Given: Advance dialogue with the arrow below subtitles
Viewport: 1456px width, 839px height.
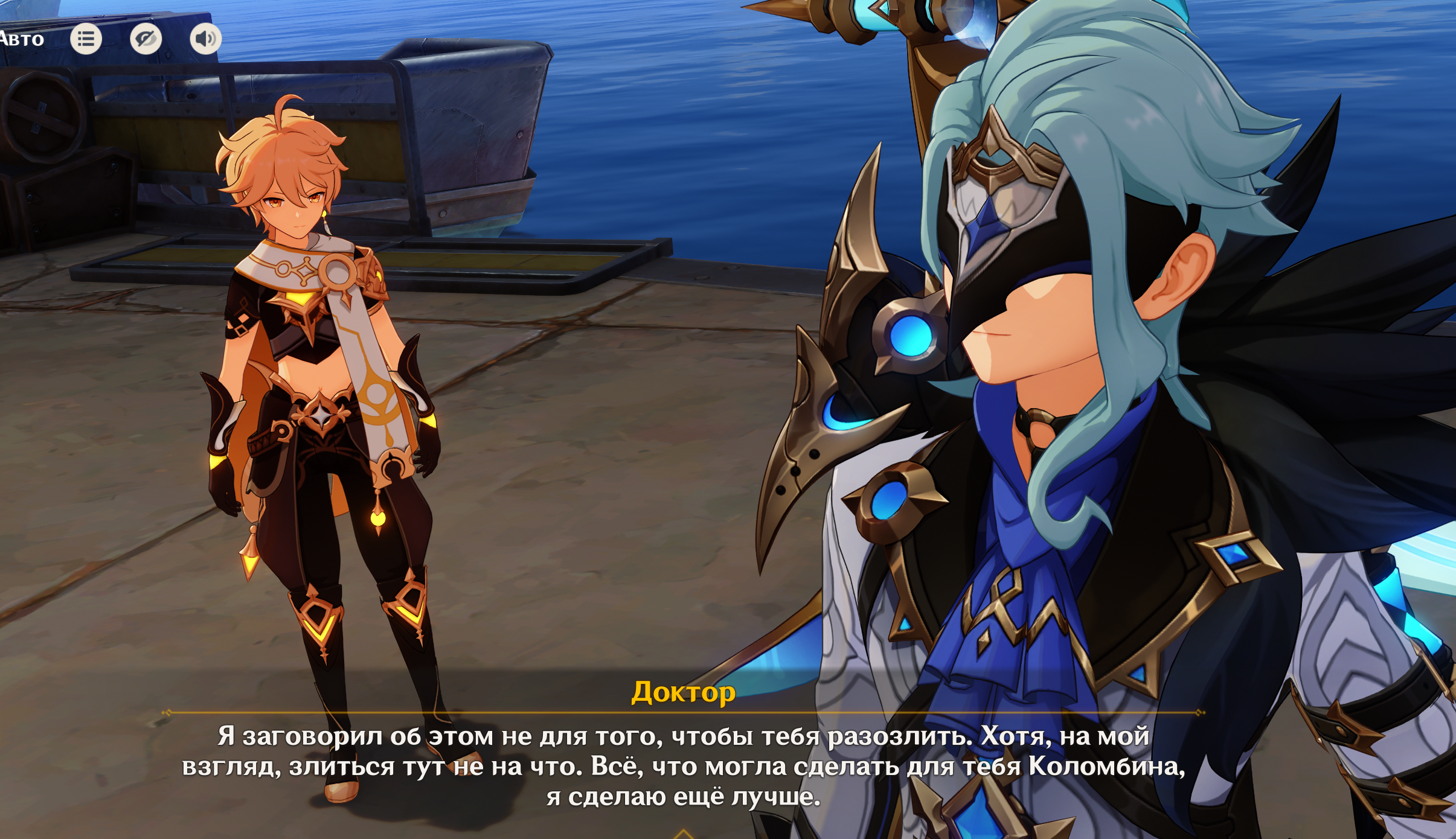Looking at the screenshot, I should point(683,834).
